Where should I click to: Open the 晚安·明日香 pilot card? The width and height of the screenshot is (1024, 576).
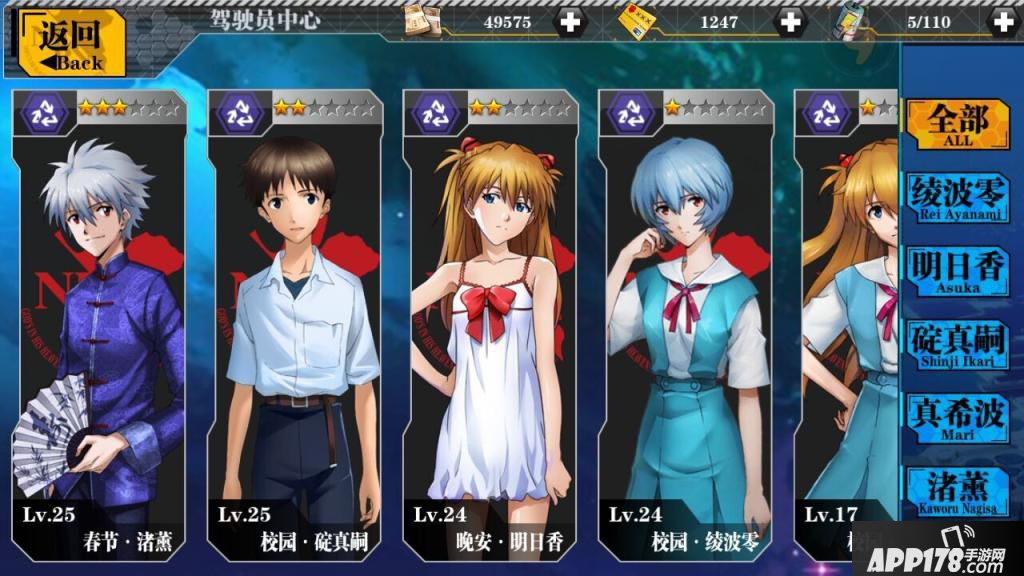click(x=490, y=320)
